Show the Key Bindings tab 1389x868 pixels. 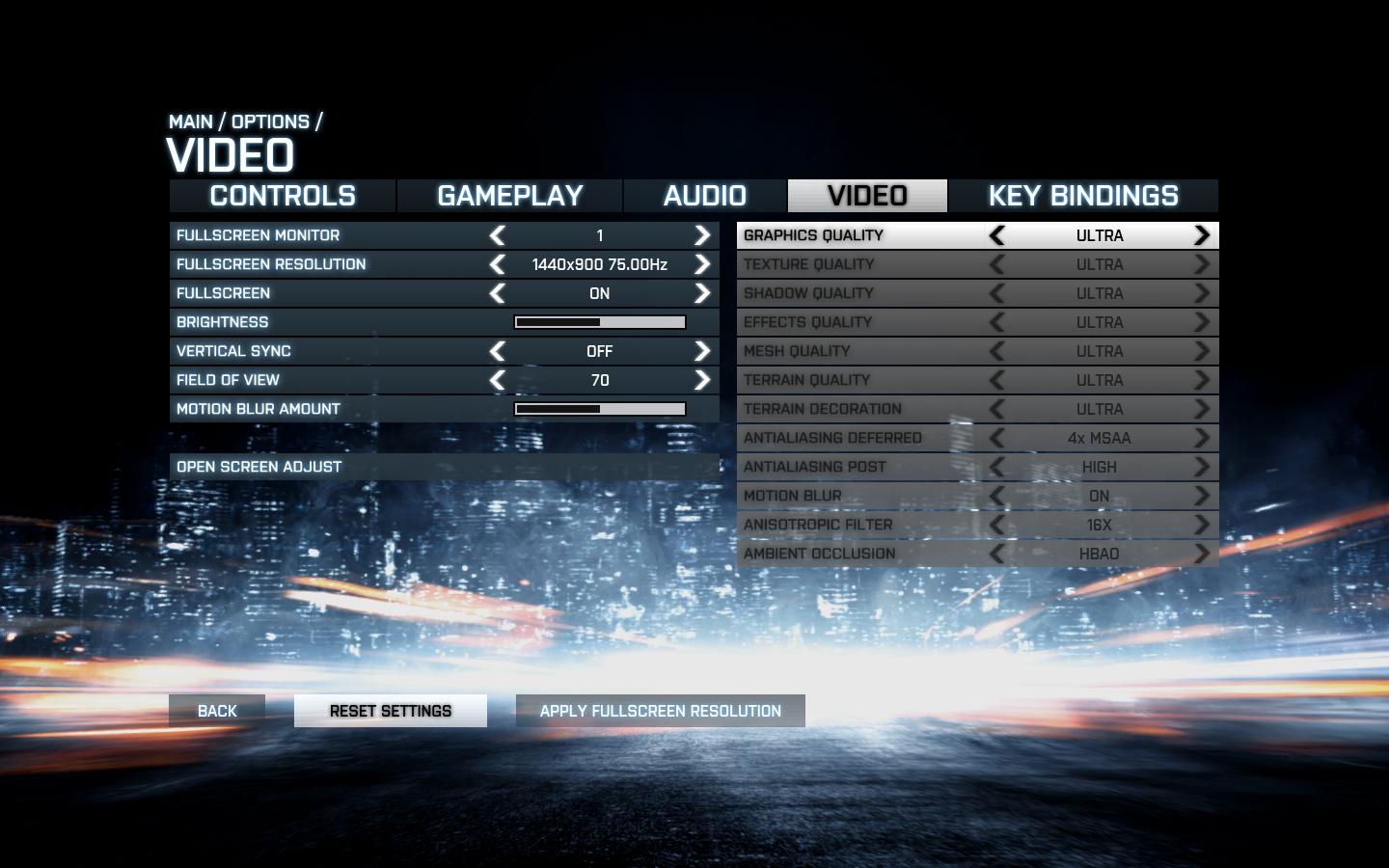coord(1083,196)
